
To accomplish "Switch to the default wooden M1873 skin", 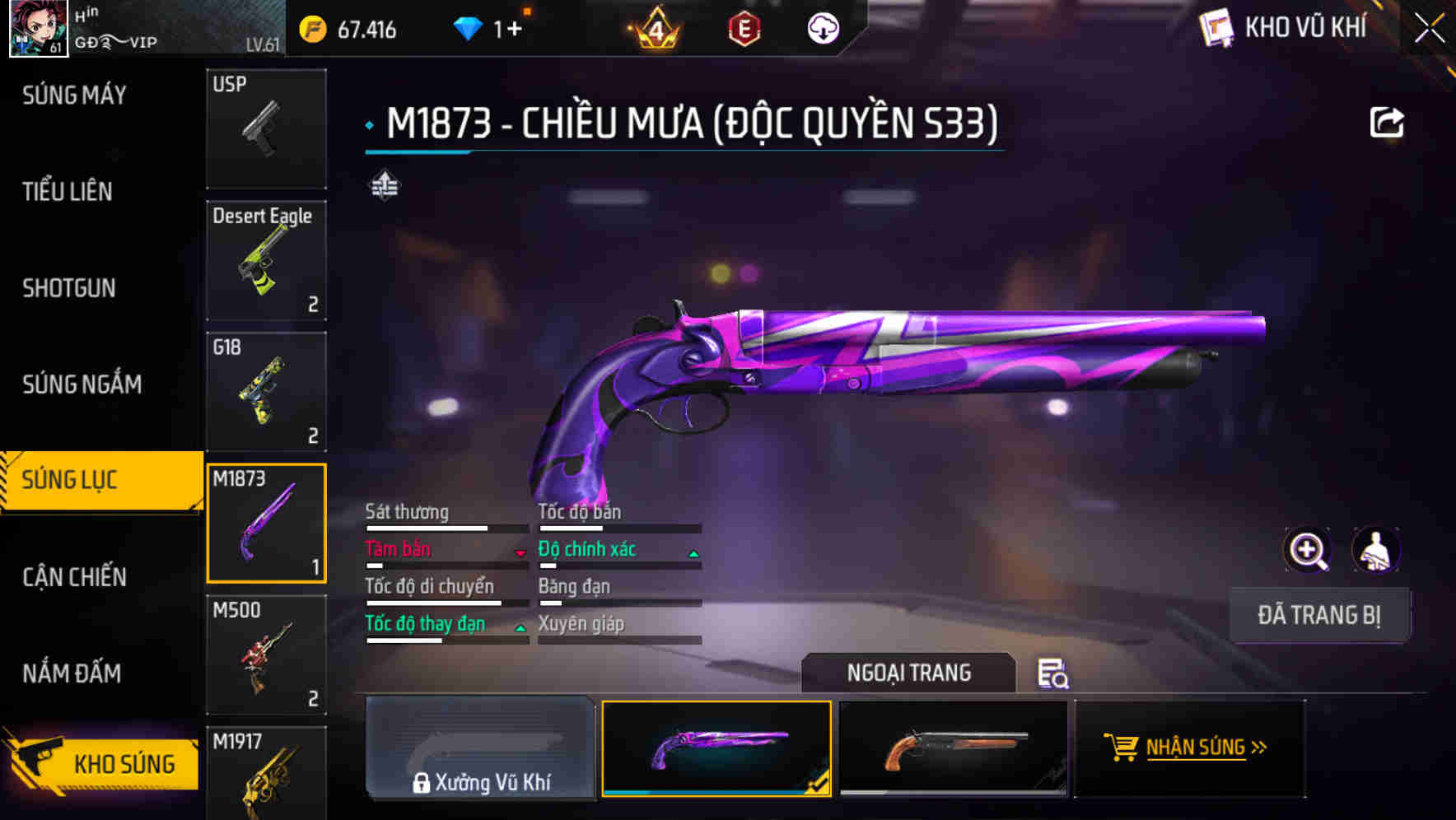I will click(x=954, y=748).
